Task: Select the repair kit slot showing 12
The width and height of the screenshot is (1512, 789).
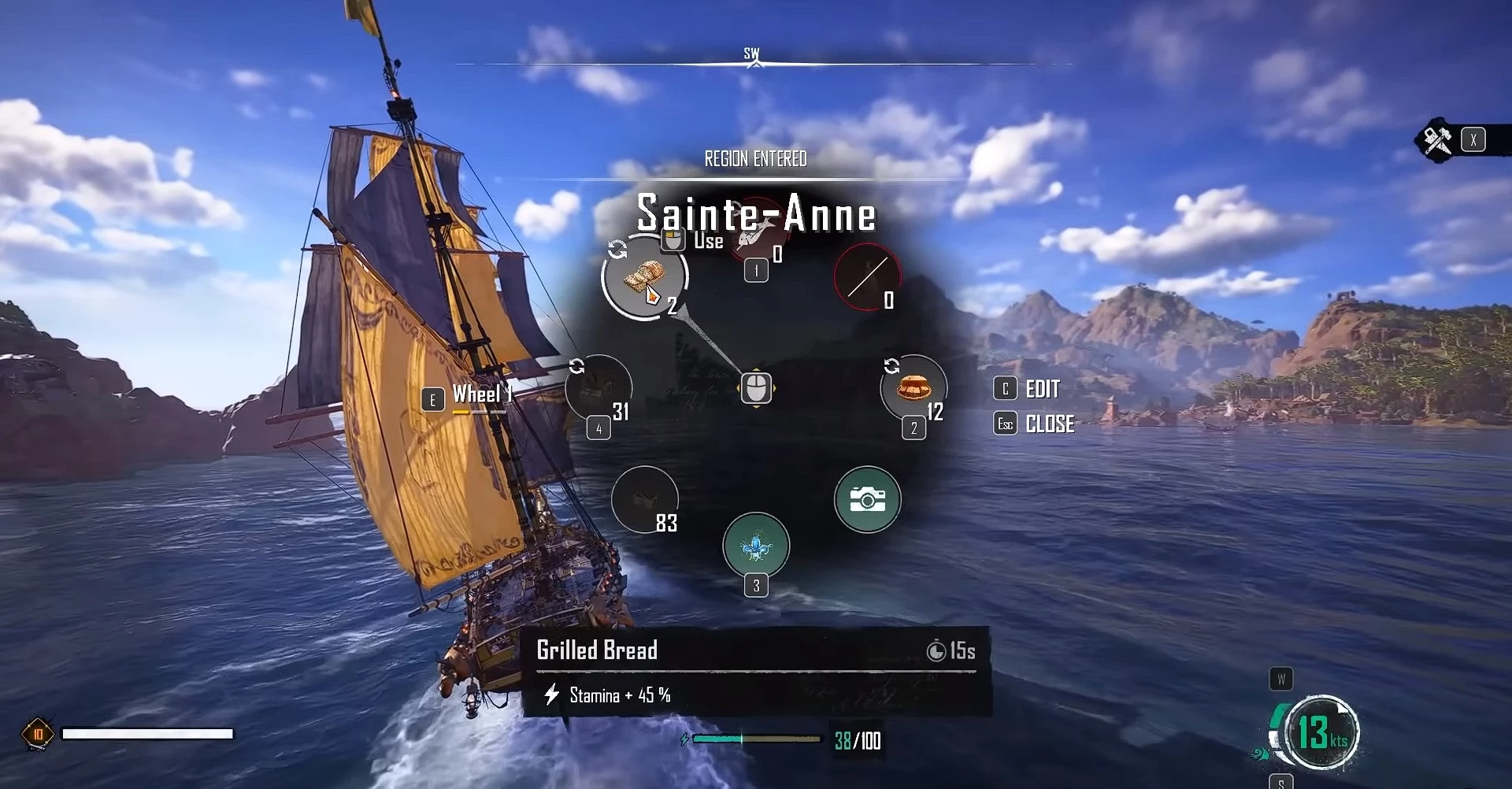Action: click(x=913, y=387)
